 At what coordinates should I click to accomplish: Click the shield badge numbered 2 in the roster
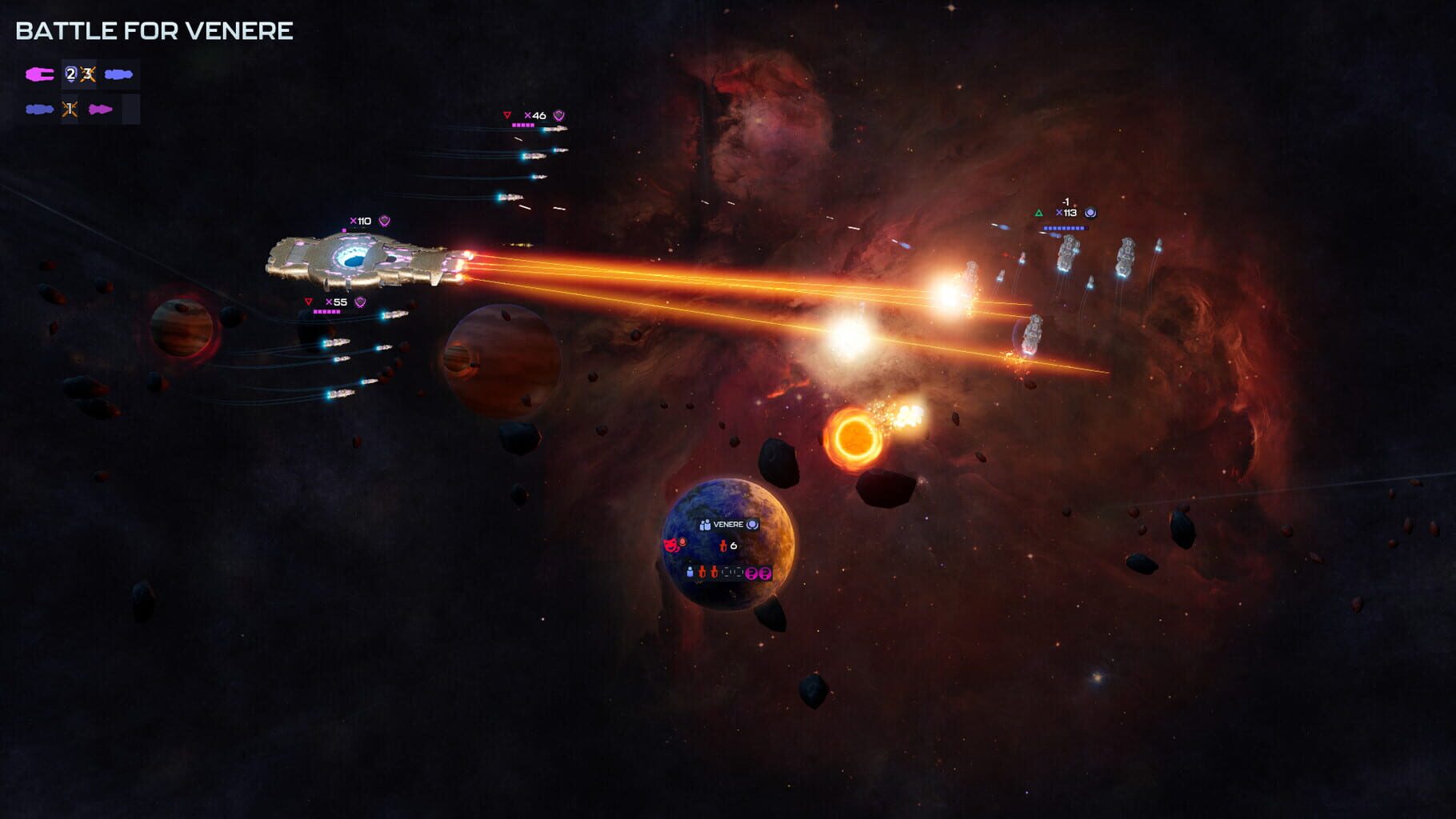71,74
